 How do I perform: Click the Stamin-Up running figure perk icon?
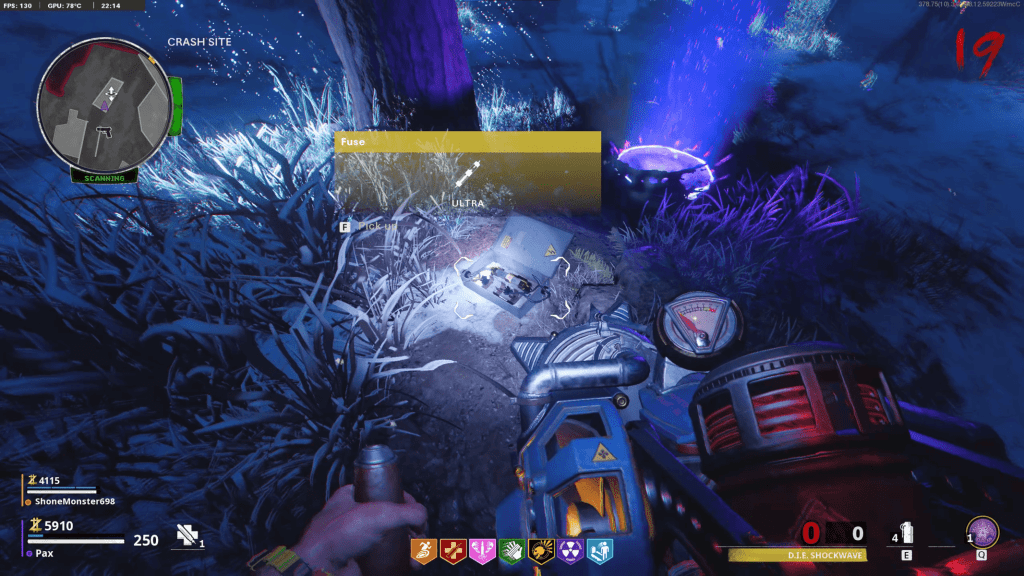tap(424, 548)
